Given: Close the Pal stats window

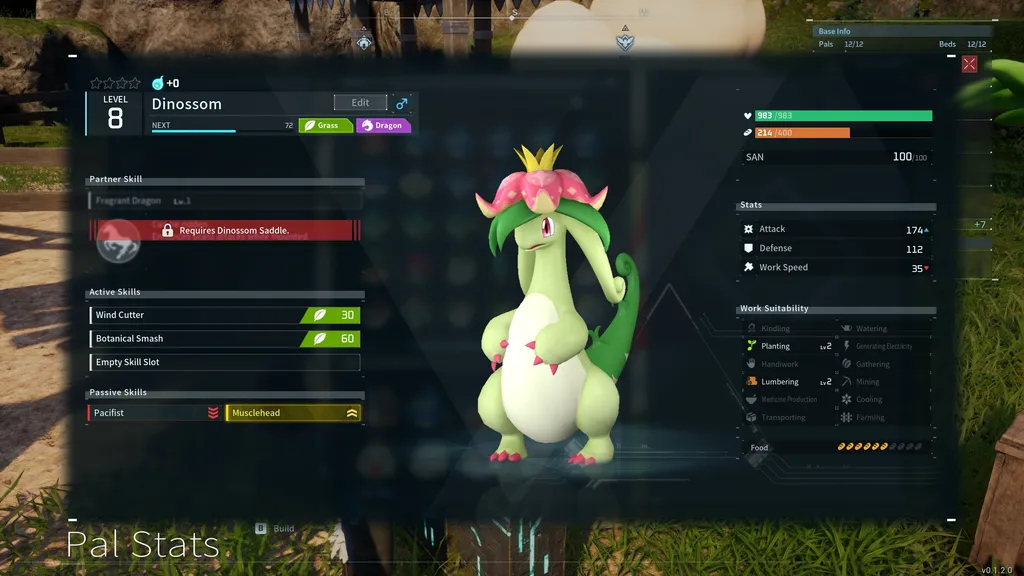Looking at the screenshot, I should click(x=969, y=64).
